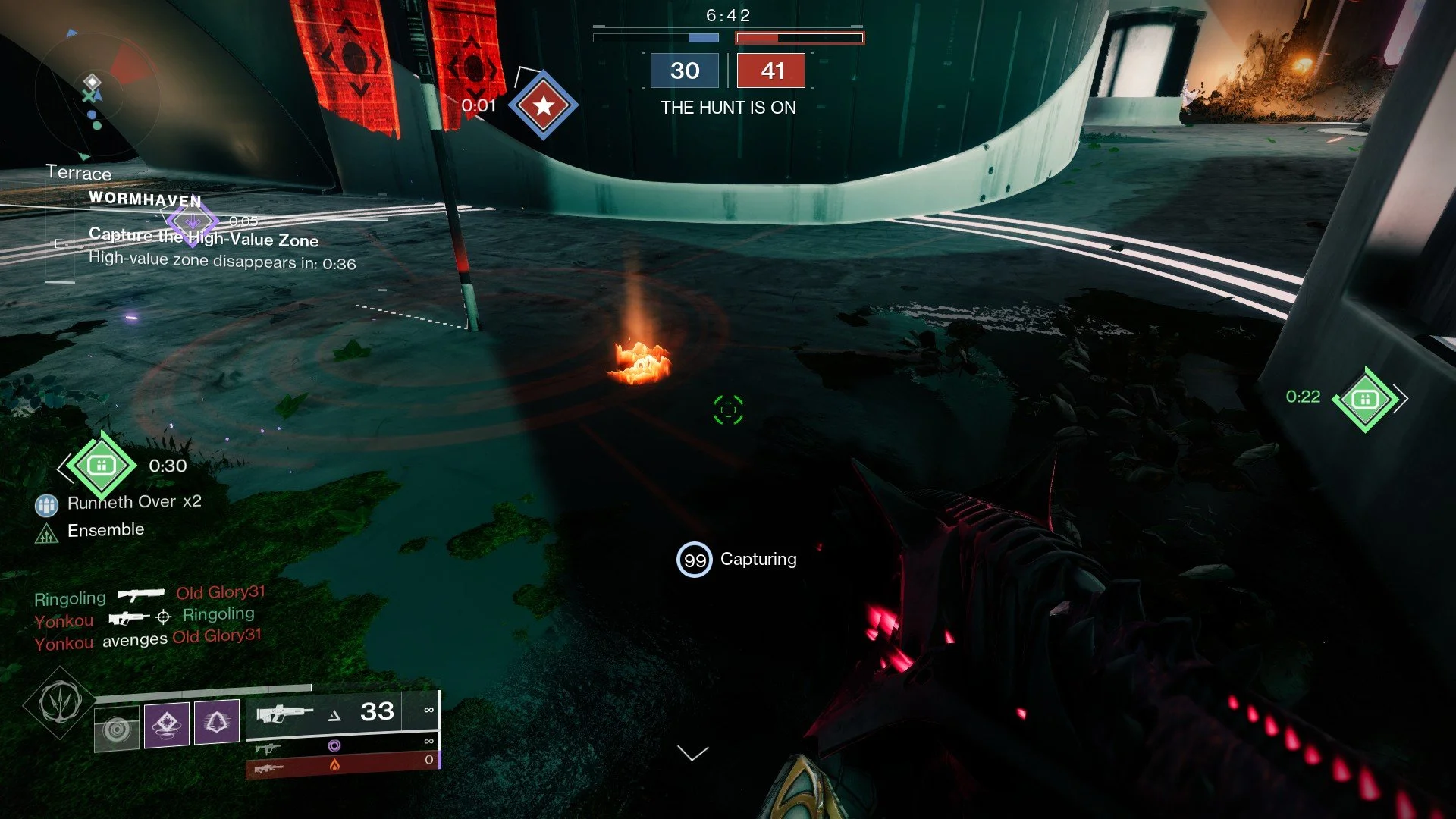
Task: Select the grey vortex grenade ability icon
Action: click(x=117, y=729)
